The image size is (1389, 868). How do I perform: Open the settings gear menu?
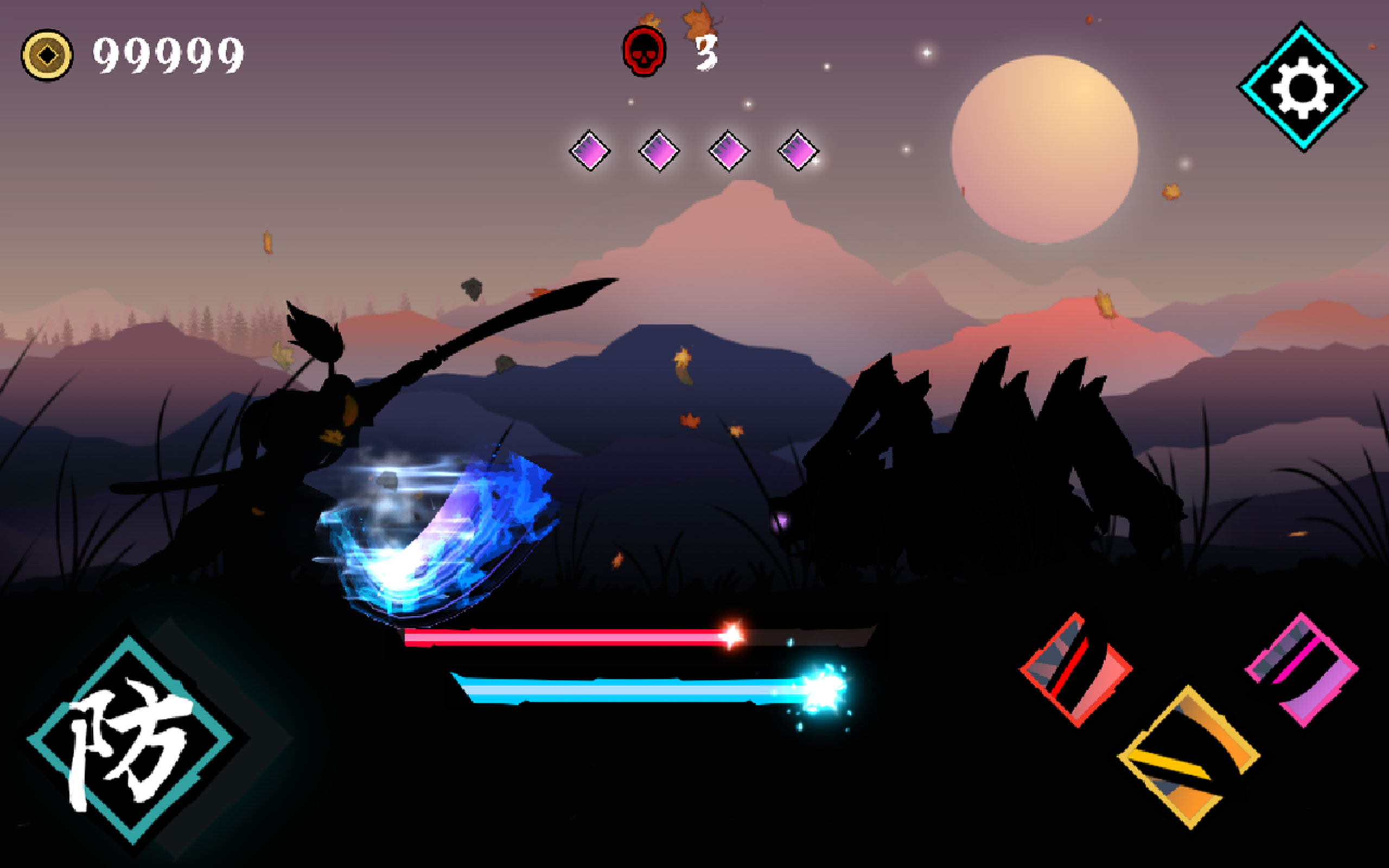point(1303,87)
